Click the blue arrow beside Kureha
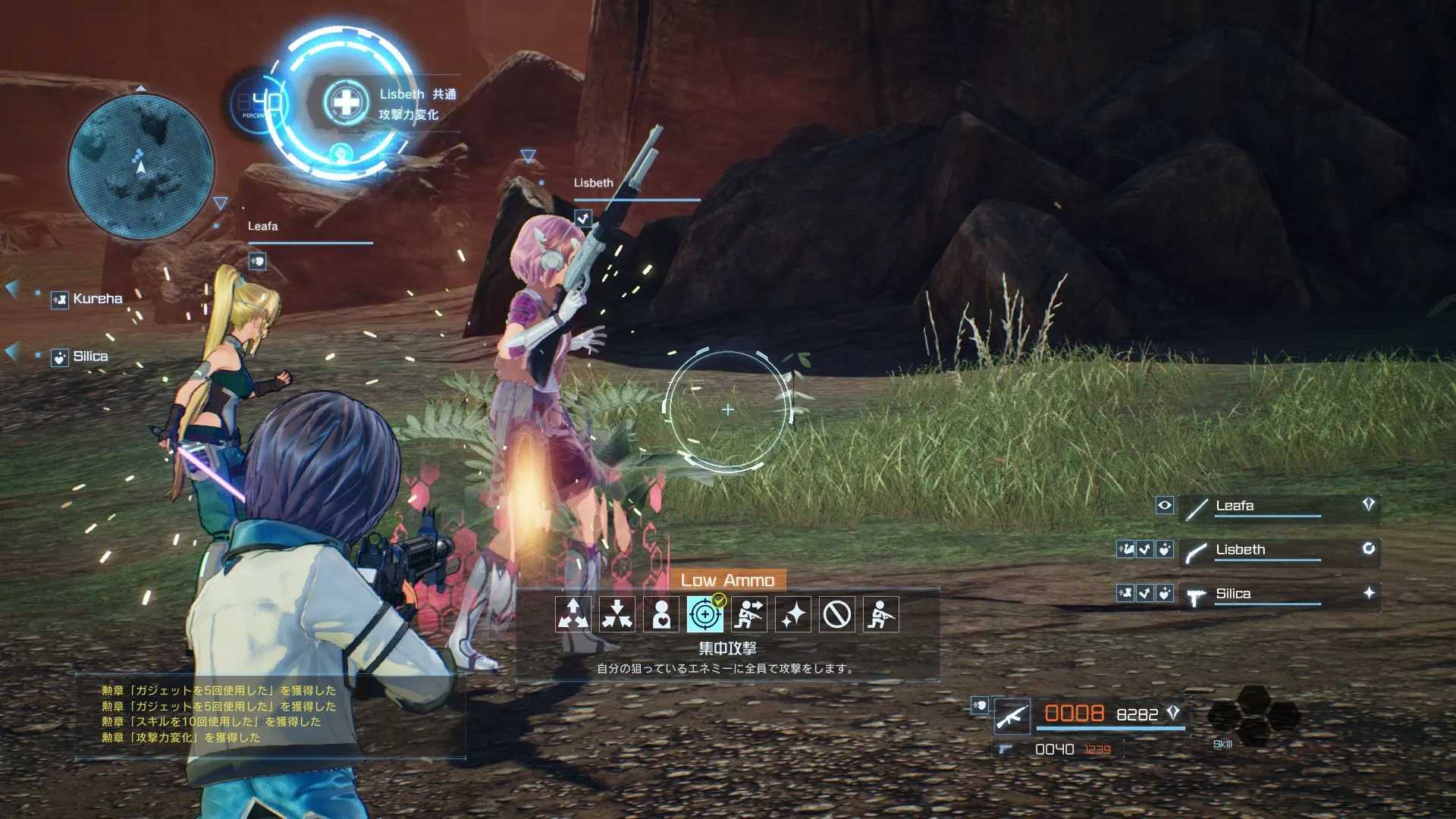The height and width of the screenshot is (819, 1456). 10,288
